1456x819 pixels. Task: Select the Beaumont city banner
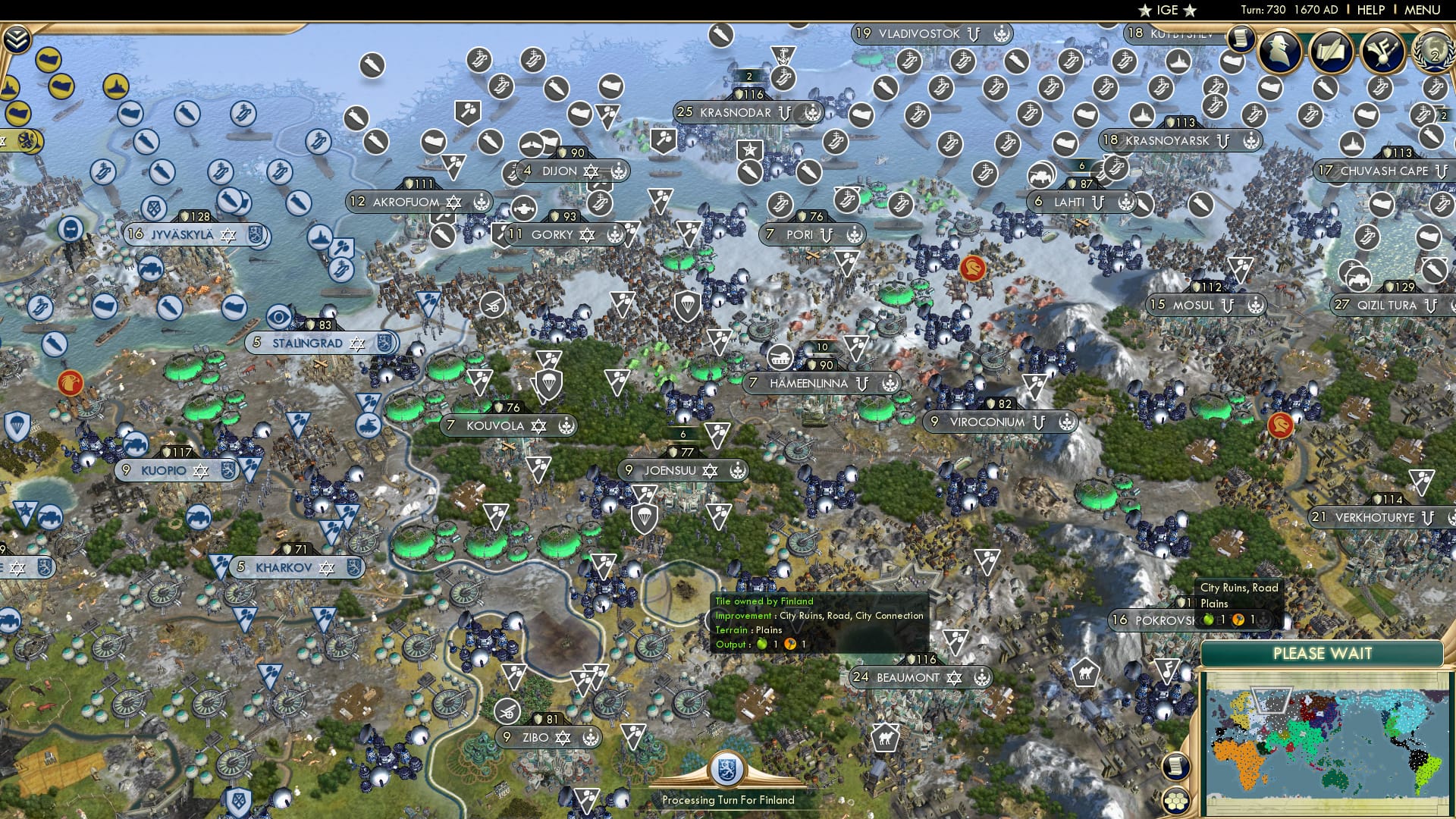pyautogui.click(x=908, y=677)
